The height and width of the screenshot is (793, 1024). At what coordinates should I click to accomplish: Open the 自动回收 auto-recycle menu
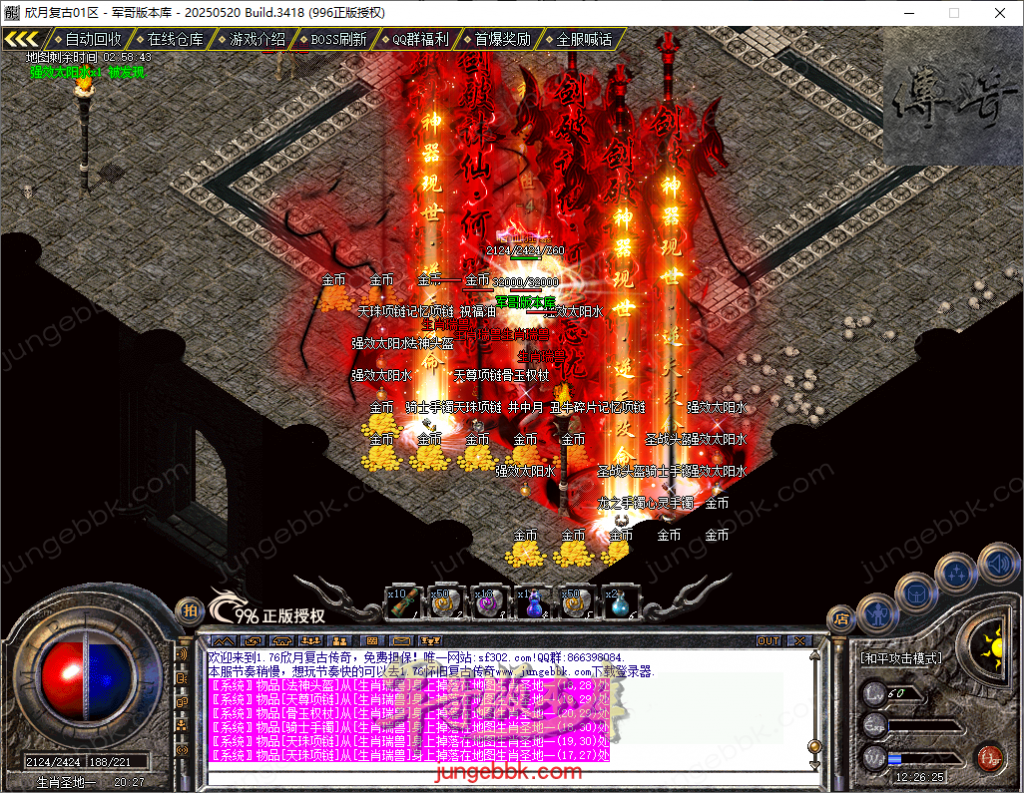coord(92,39)
